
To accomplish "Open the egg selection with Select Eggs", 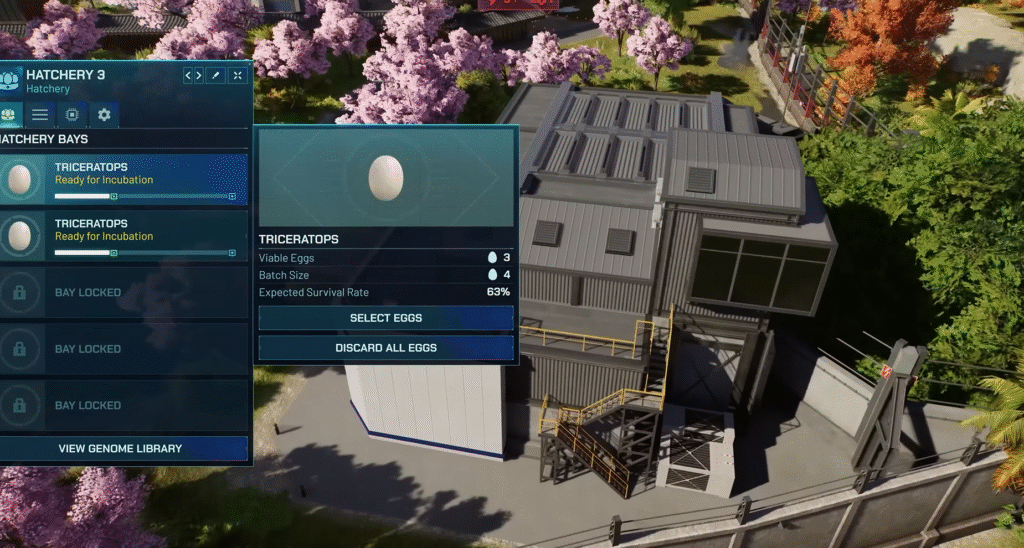I will pyautogui.click(x=386, y=318).
